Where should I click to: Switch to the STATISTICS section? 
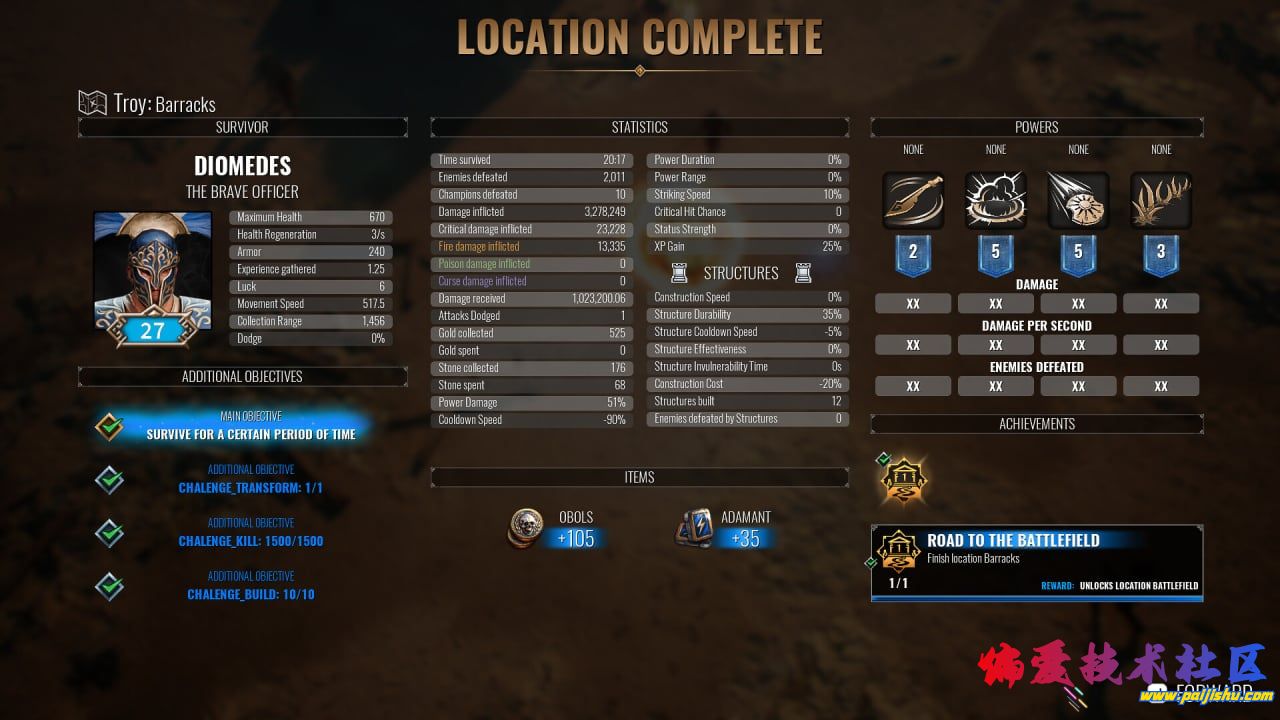(639, 127)
